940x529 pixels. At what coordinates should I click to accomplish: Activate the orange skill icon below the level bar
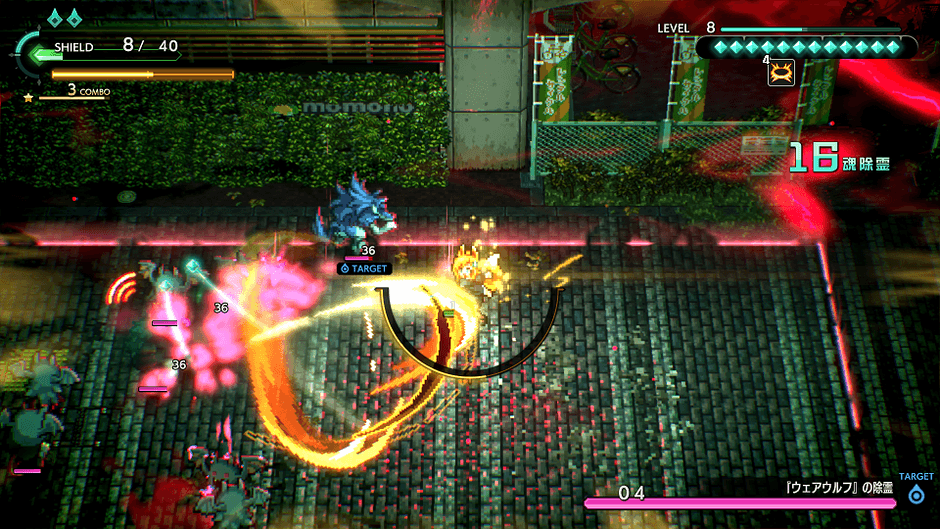781,72
